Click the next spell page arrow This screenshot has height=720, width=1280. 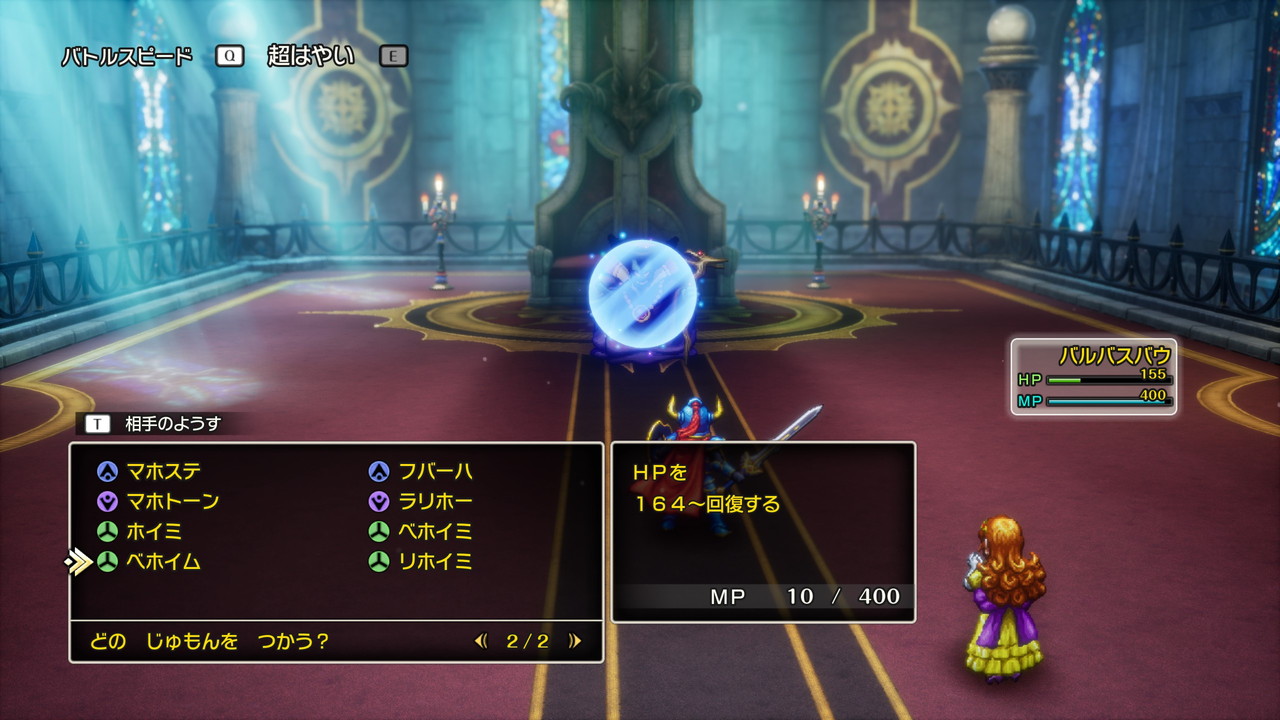pyautogui.click(x=575, y=642)
